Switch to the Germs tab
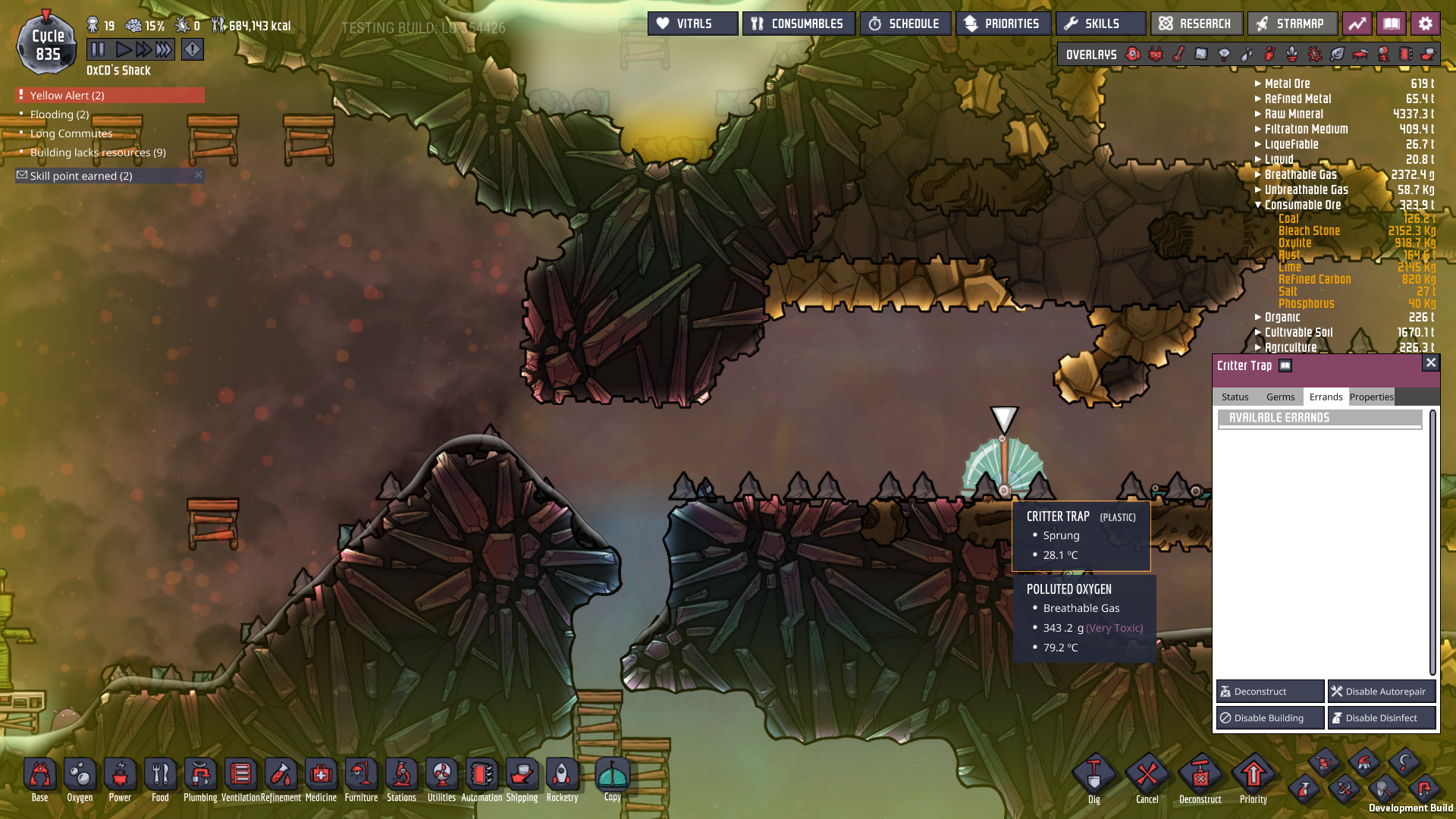Image resolution: width=1456 pixels, height=819 pixels. 1280,397
